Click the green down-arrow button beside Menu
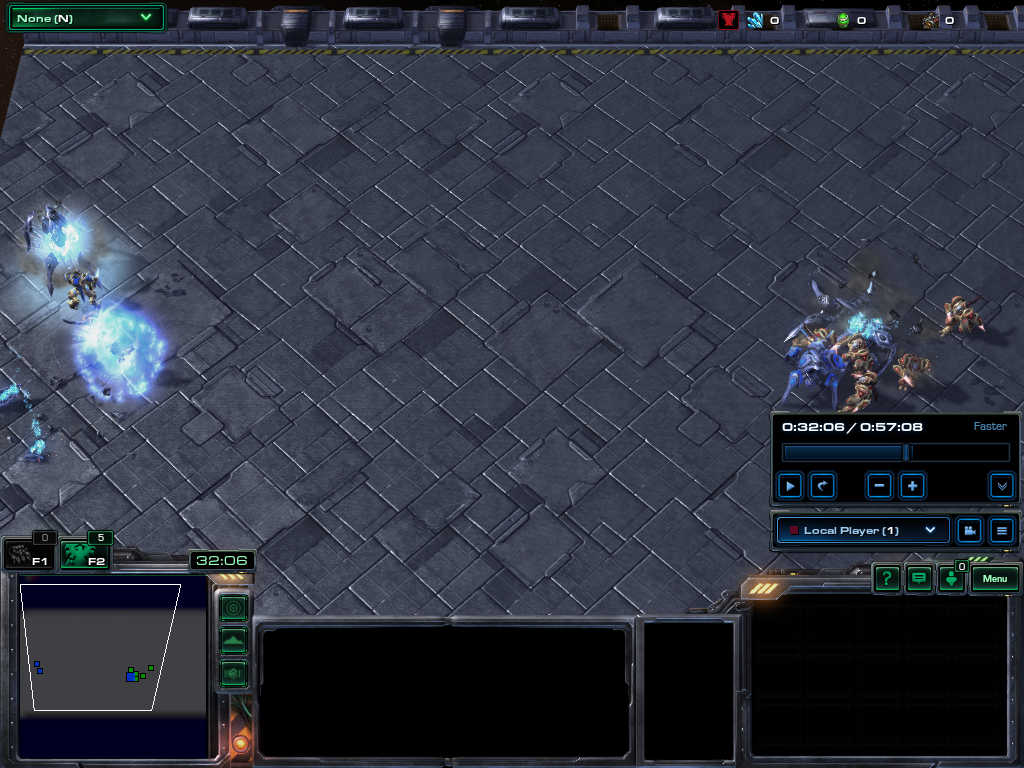1024x768 pixels. click(951, 579)
